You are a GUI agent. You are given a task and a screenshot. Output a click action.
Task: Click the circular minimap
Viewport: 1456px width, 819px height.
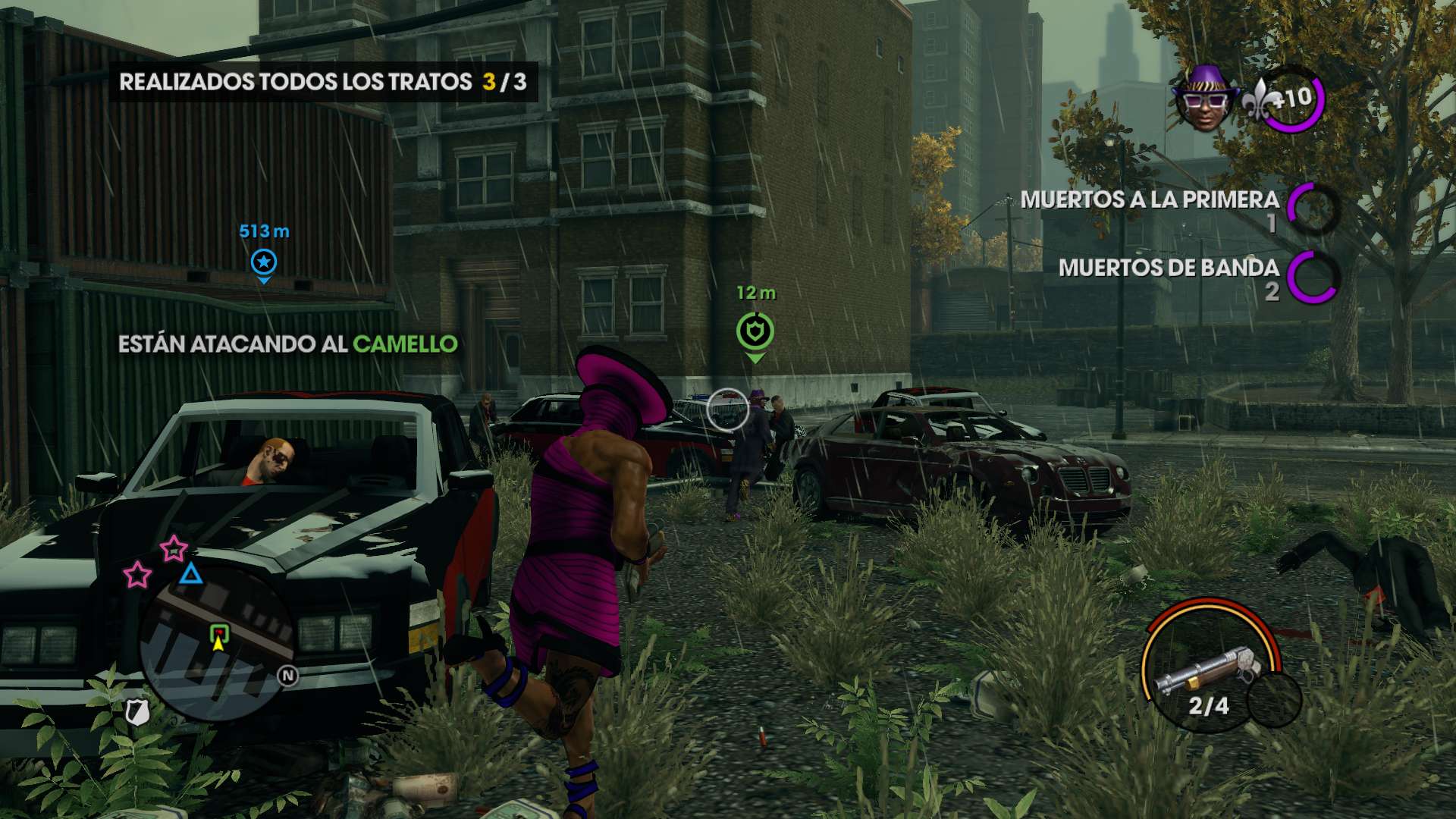coord(218,645)
